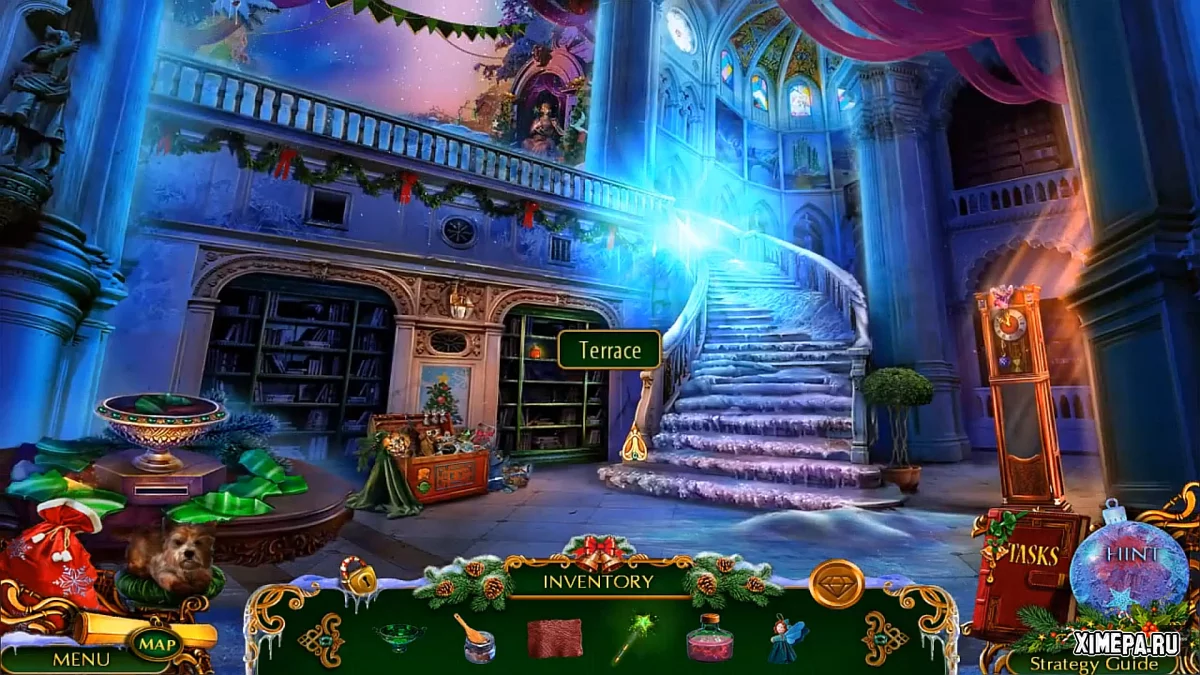This screenshot has height=675, width=1200.
Task: Select the green star magic wand
Action: pos(632,638)
